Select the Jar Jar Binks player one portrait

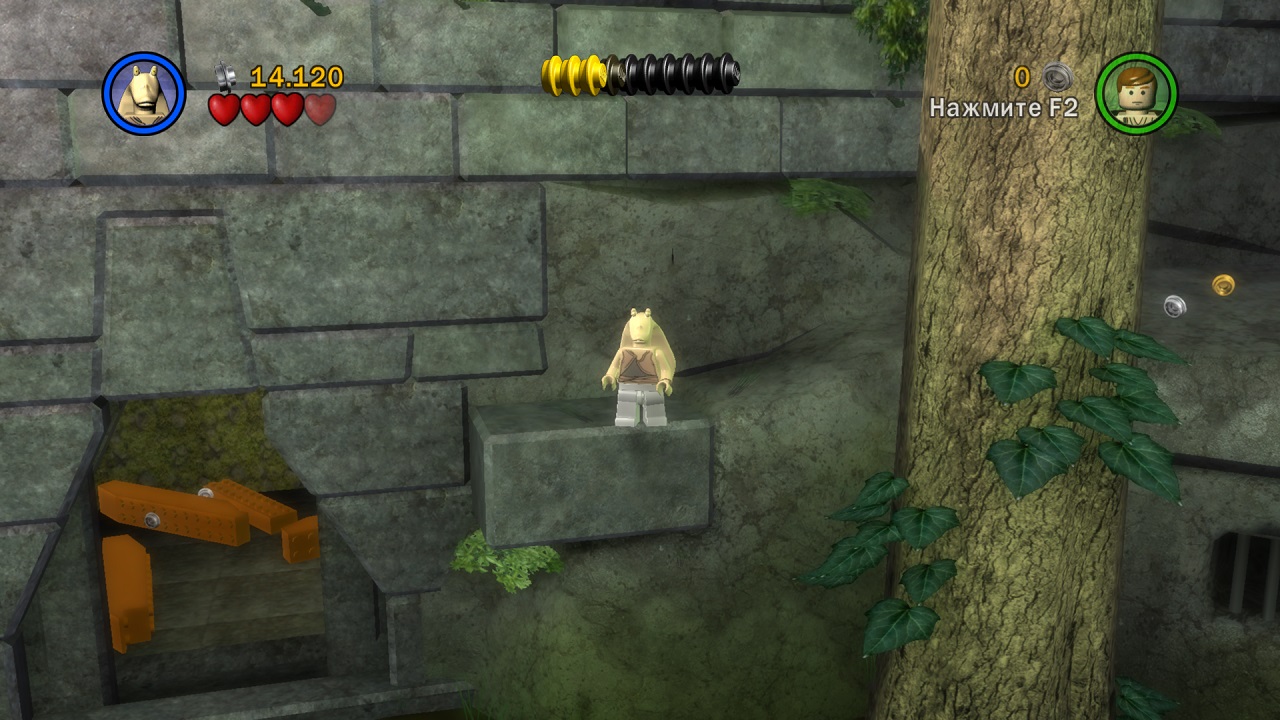point(144,93)
